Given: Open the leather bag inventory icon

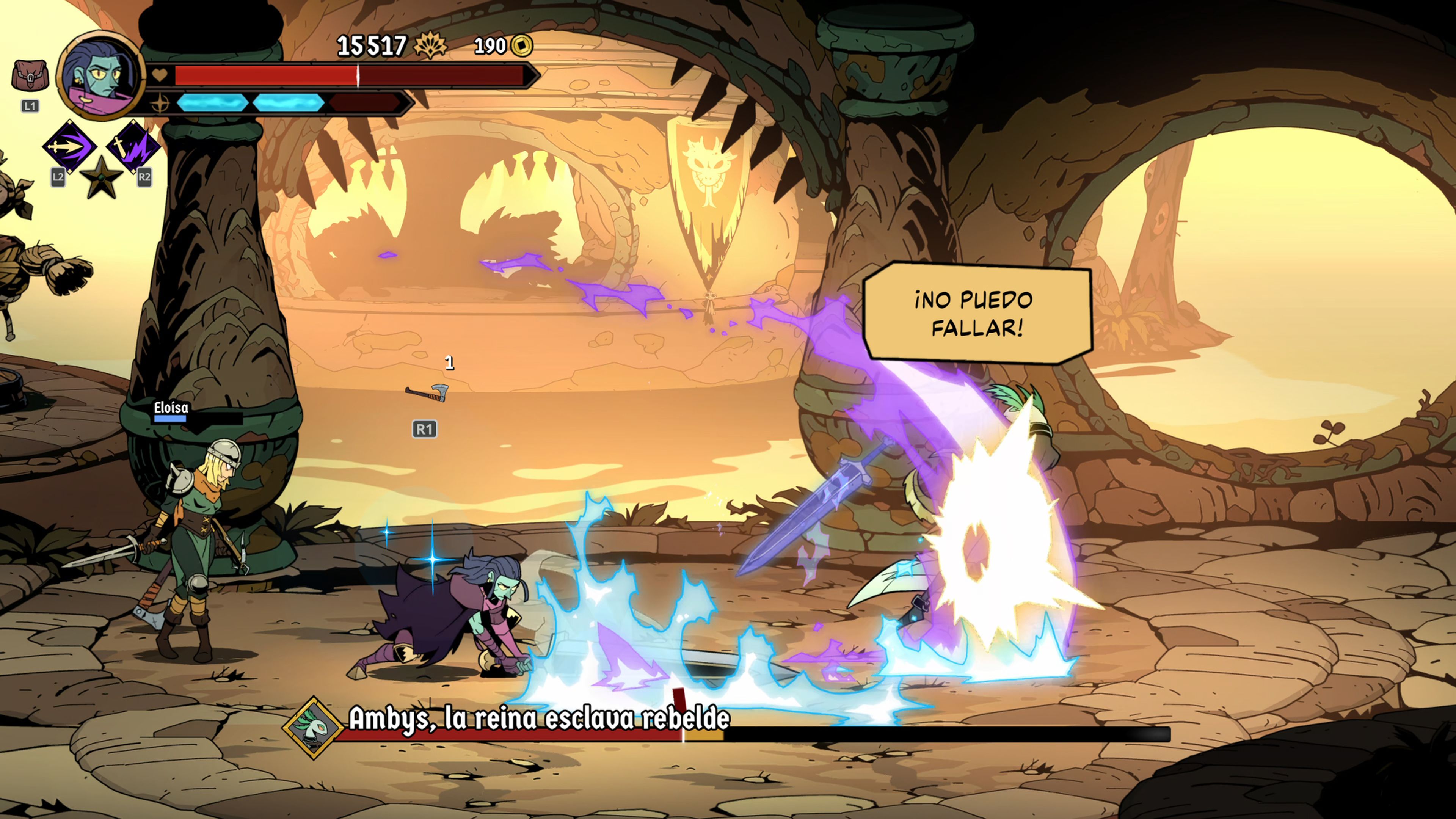Looking at the screenshot, I should click(x=30, y=75).
